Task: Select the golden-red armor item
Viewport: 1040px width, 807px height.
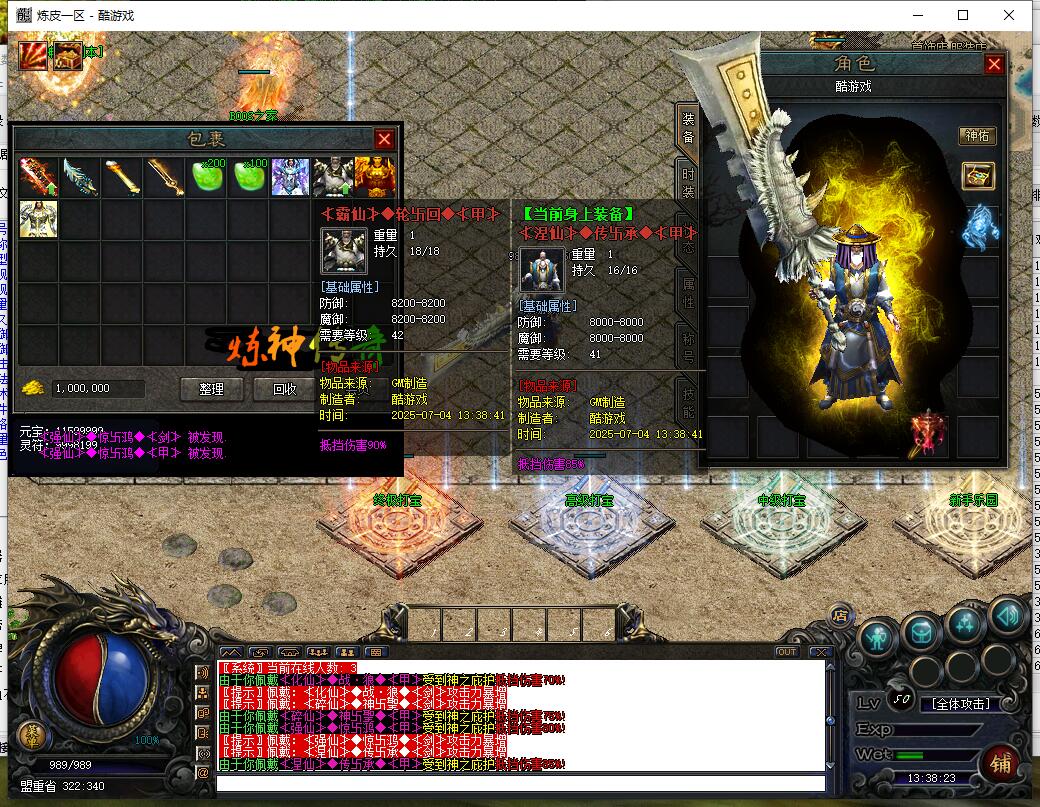Action: 375,177
